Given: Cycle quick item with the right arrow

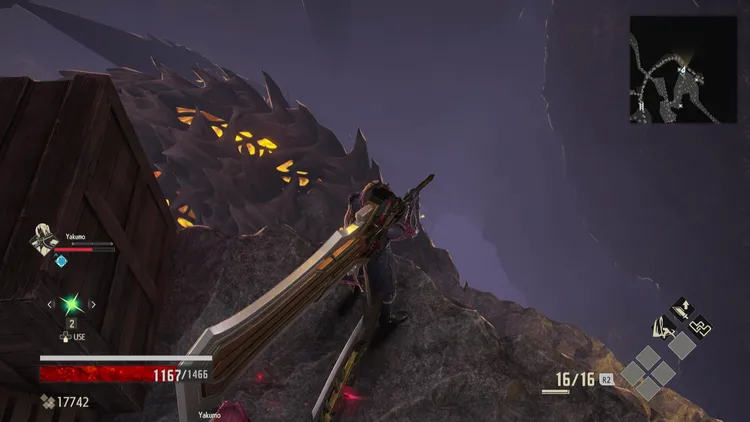Looking at the screenshot, I should (92, 304).
